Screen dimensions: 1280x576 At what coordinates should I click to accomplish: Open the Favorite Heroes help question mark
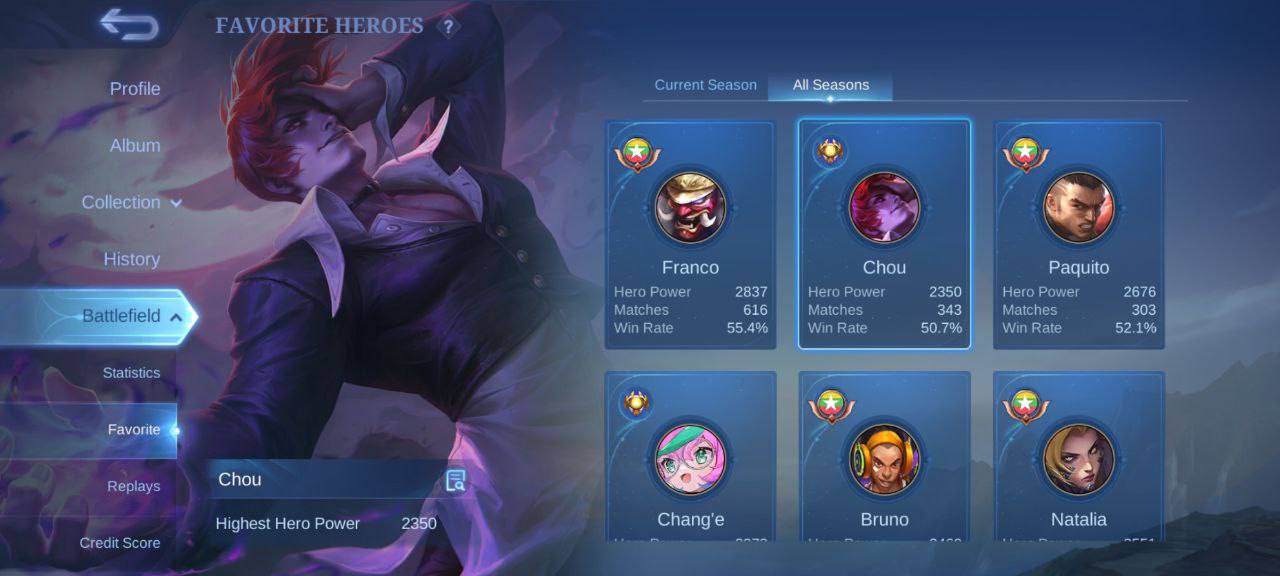[448, 27]
